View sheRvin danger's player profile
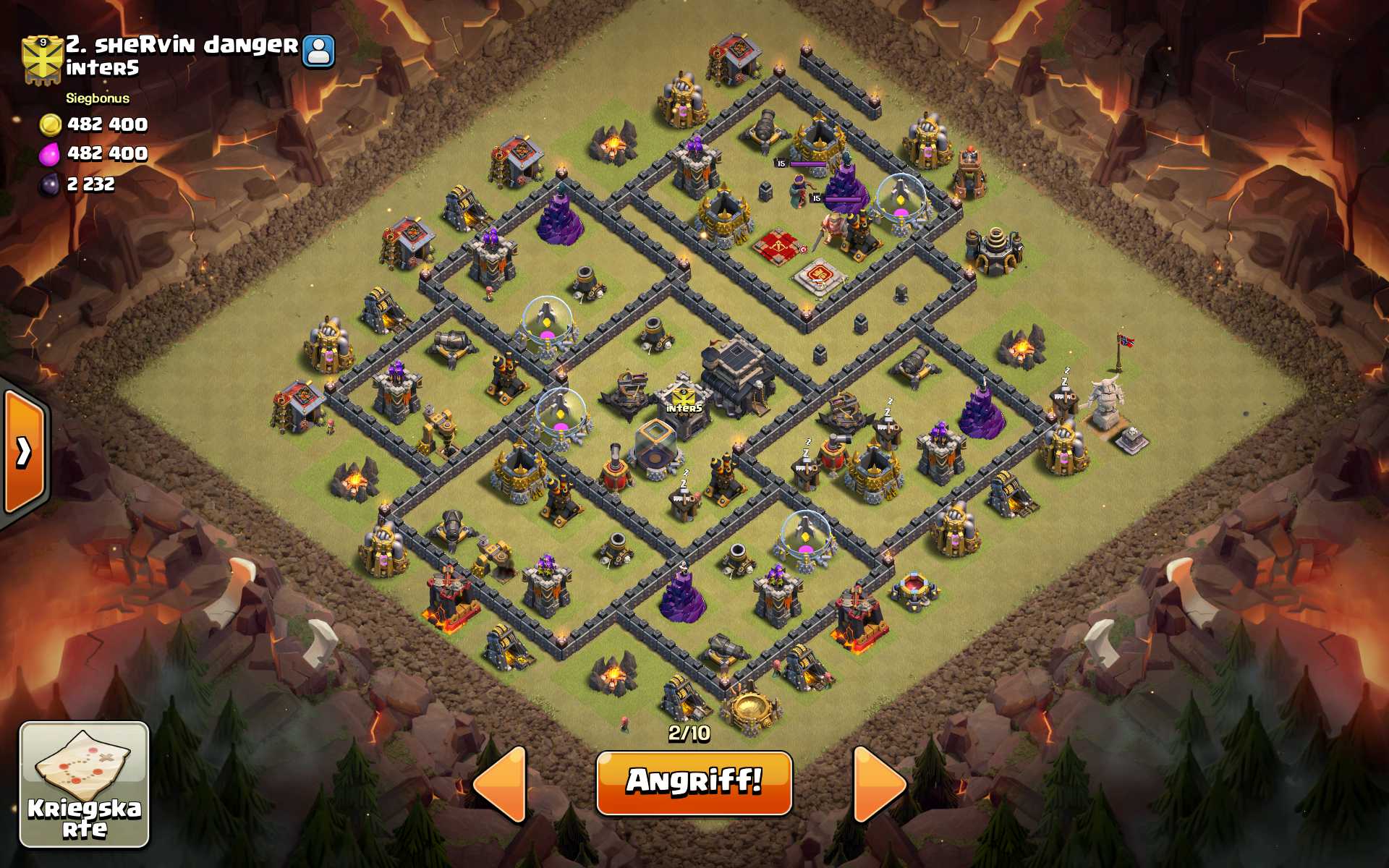1389x868 pixels. (x=318, y=51)
